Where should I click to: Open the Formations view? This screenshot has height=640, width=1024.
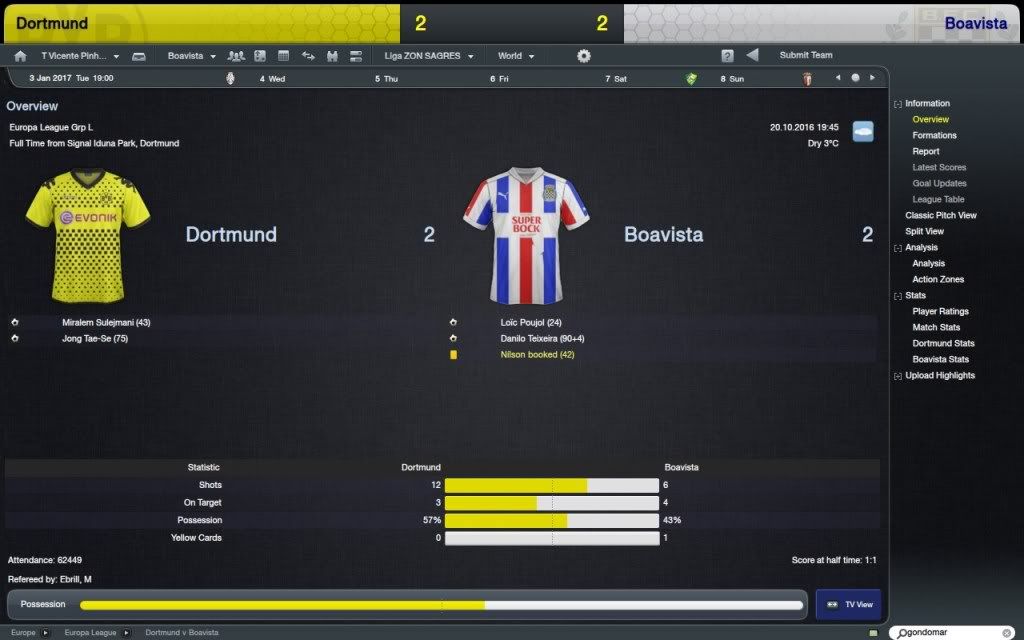(x=934, y=135)
